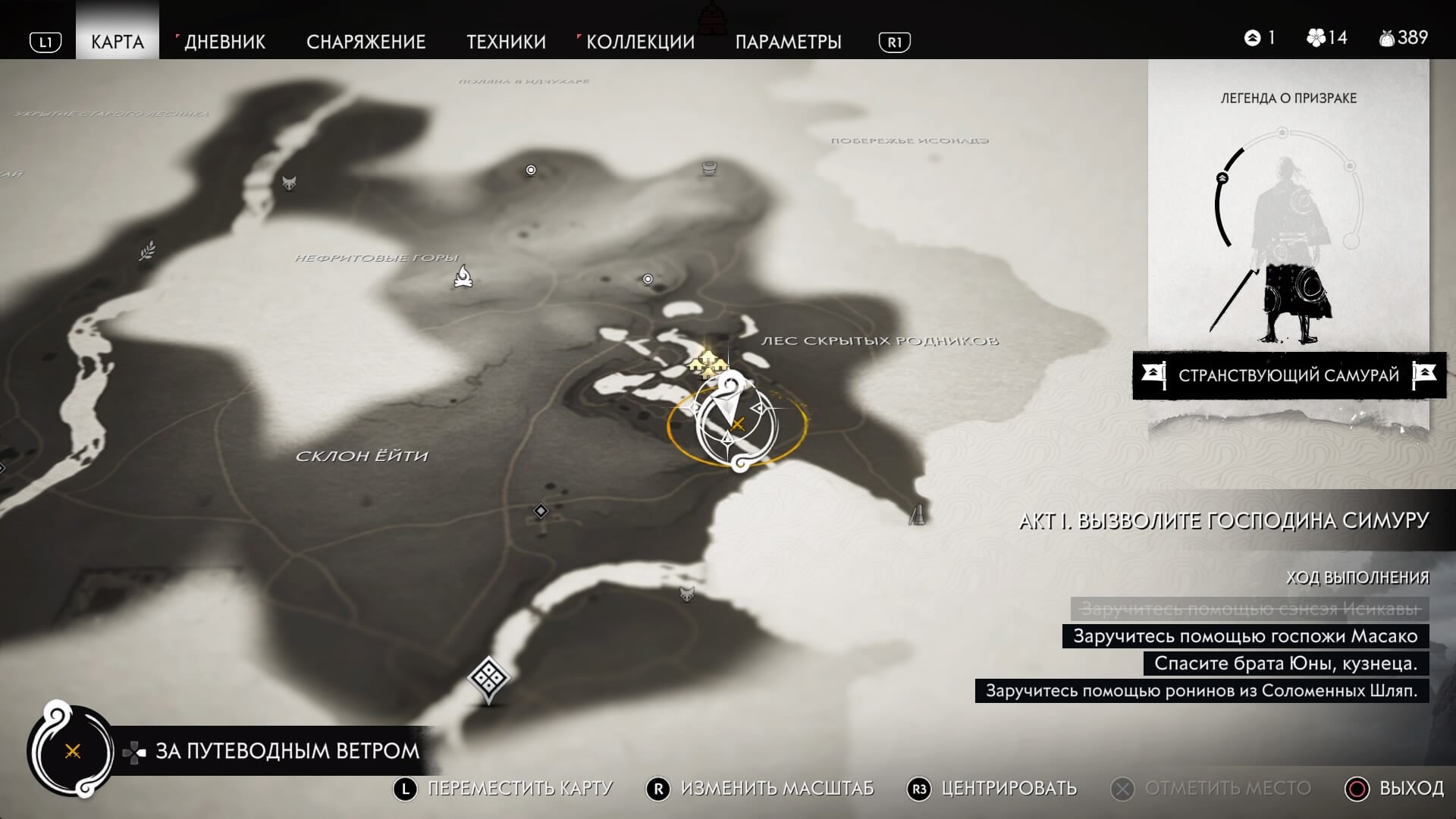
Task: Click the bamboo leaf marker on the west side
Action: click(148, 250)
